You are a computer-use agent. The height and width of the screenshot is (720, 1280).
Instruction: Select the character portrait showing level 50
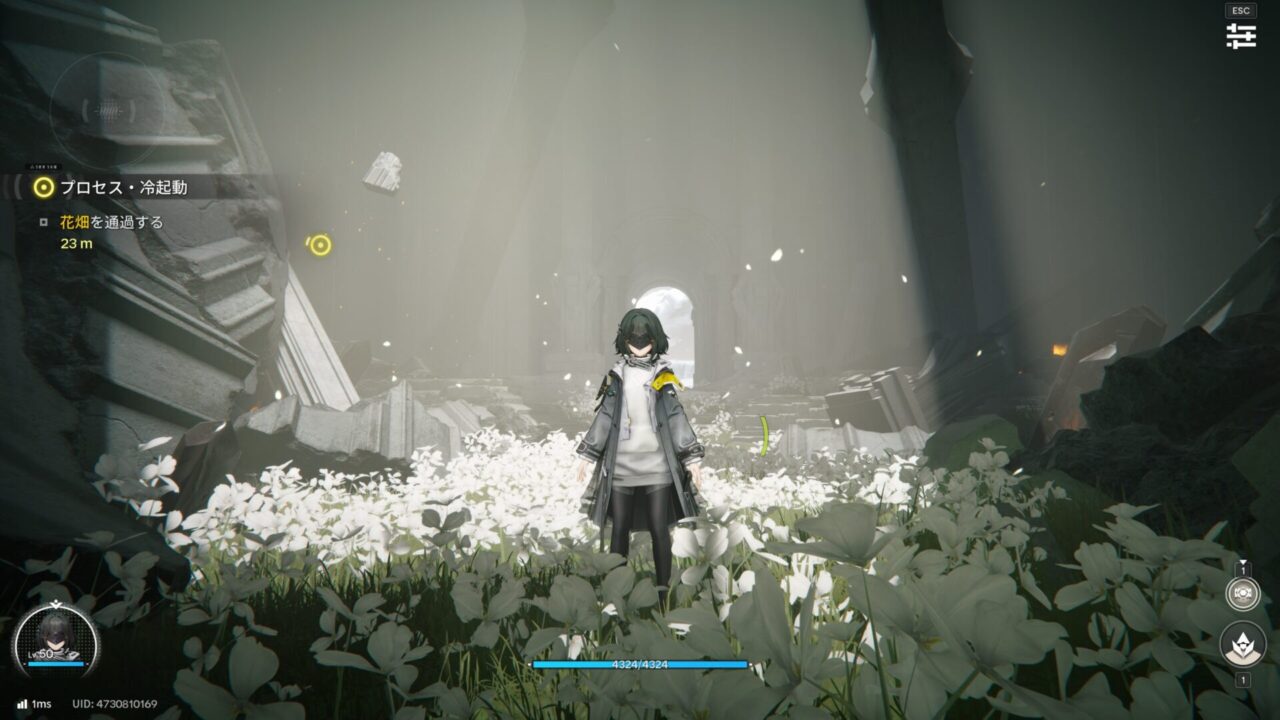[55, 639]
